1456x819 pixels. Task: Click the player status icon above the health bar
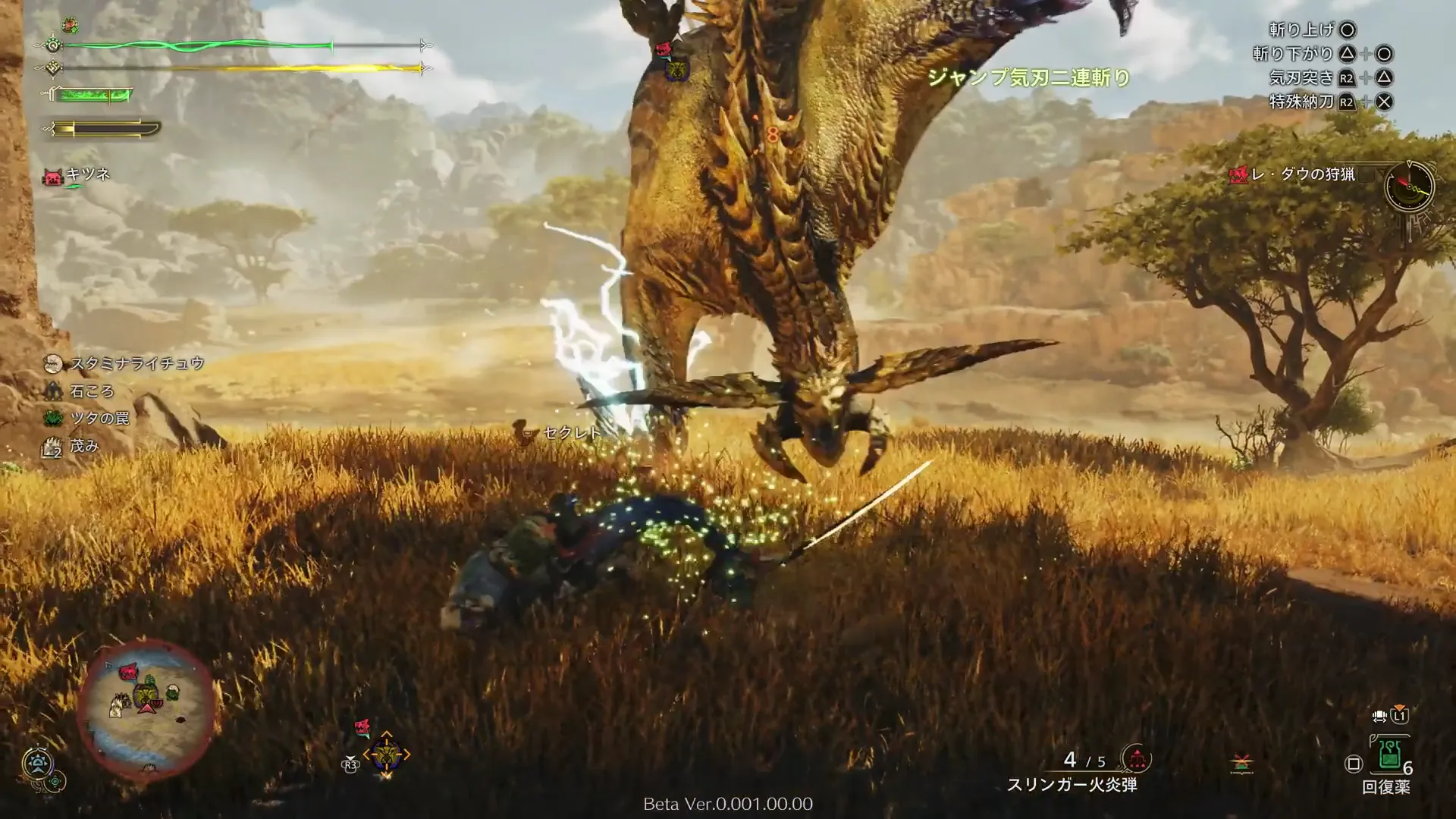click(70, 25)
